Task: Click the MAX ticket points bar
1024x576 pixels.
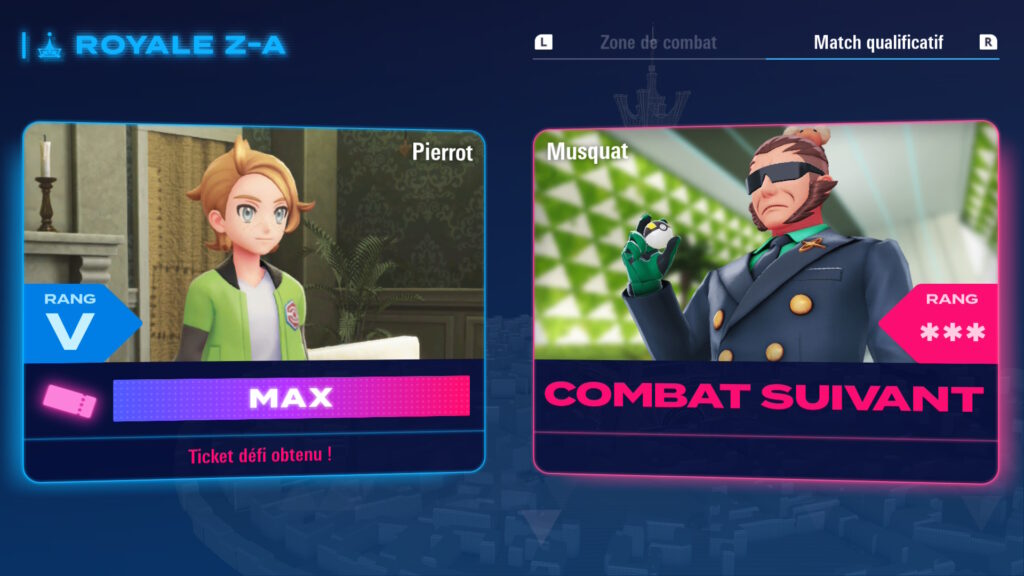Action: (x=291, y=398)
